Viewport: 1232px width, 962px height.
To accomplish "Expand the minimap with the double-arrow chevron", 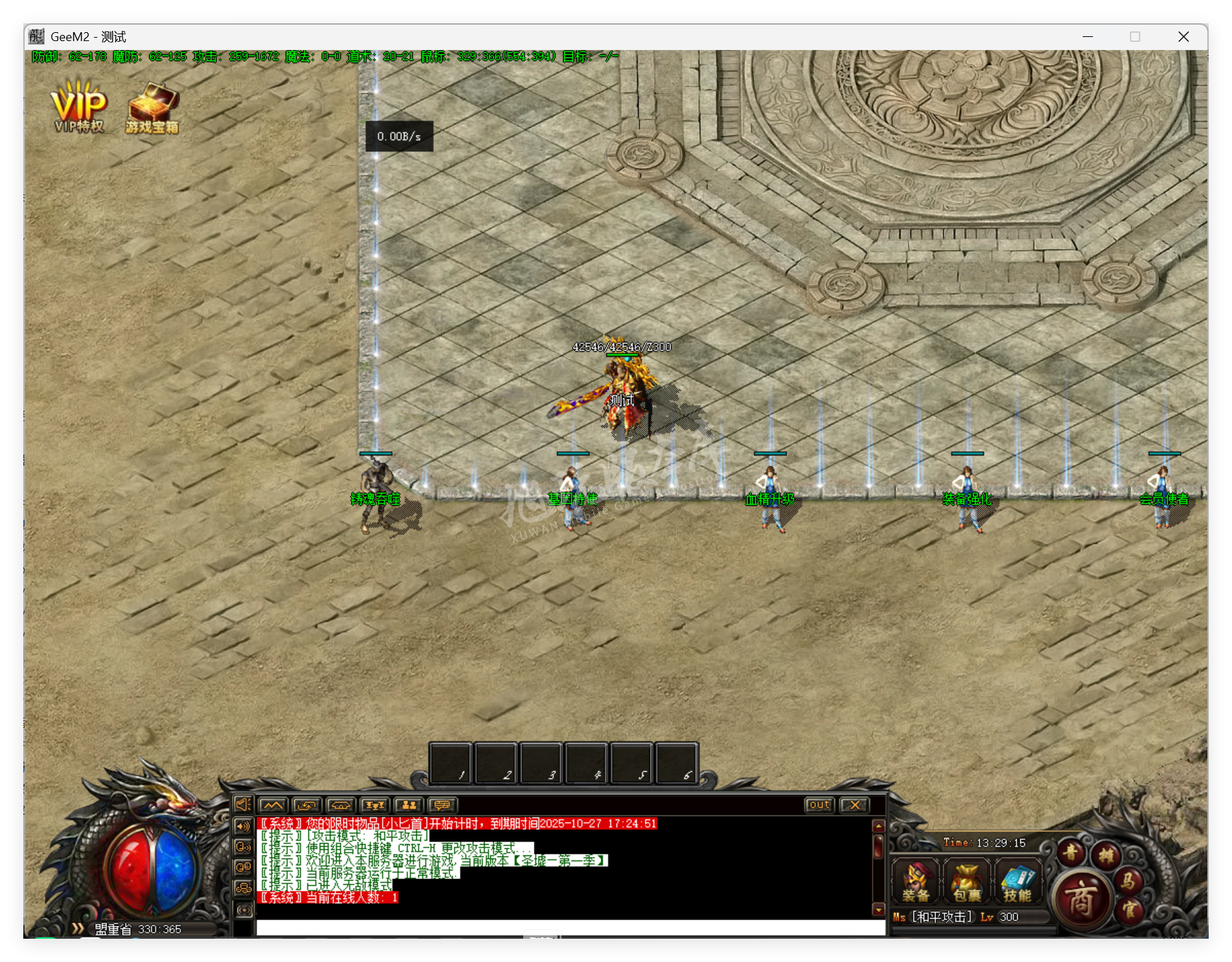I will (77, 929).
